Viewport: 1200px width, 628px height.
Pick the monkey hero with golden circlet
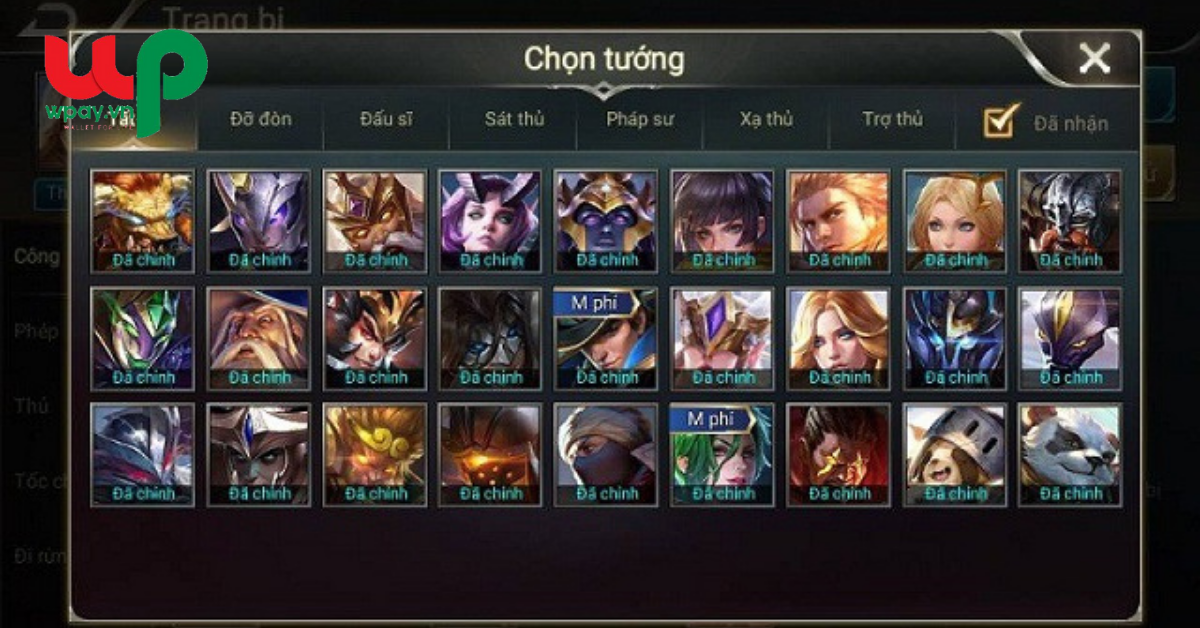coord(374,455)
